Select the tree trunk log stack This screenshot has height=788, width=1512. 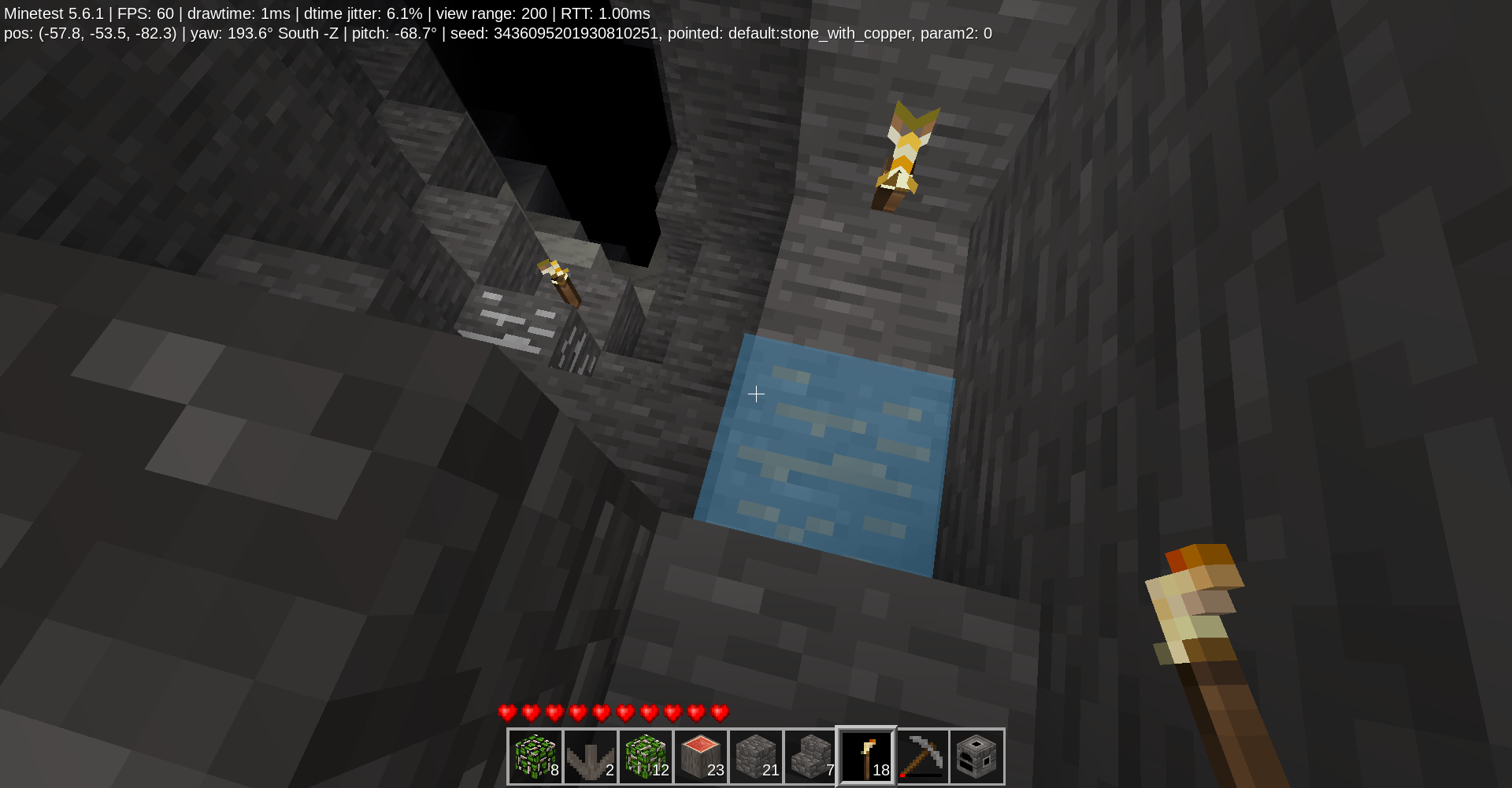tap(701, 757)
